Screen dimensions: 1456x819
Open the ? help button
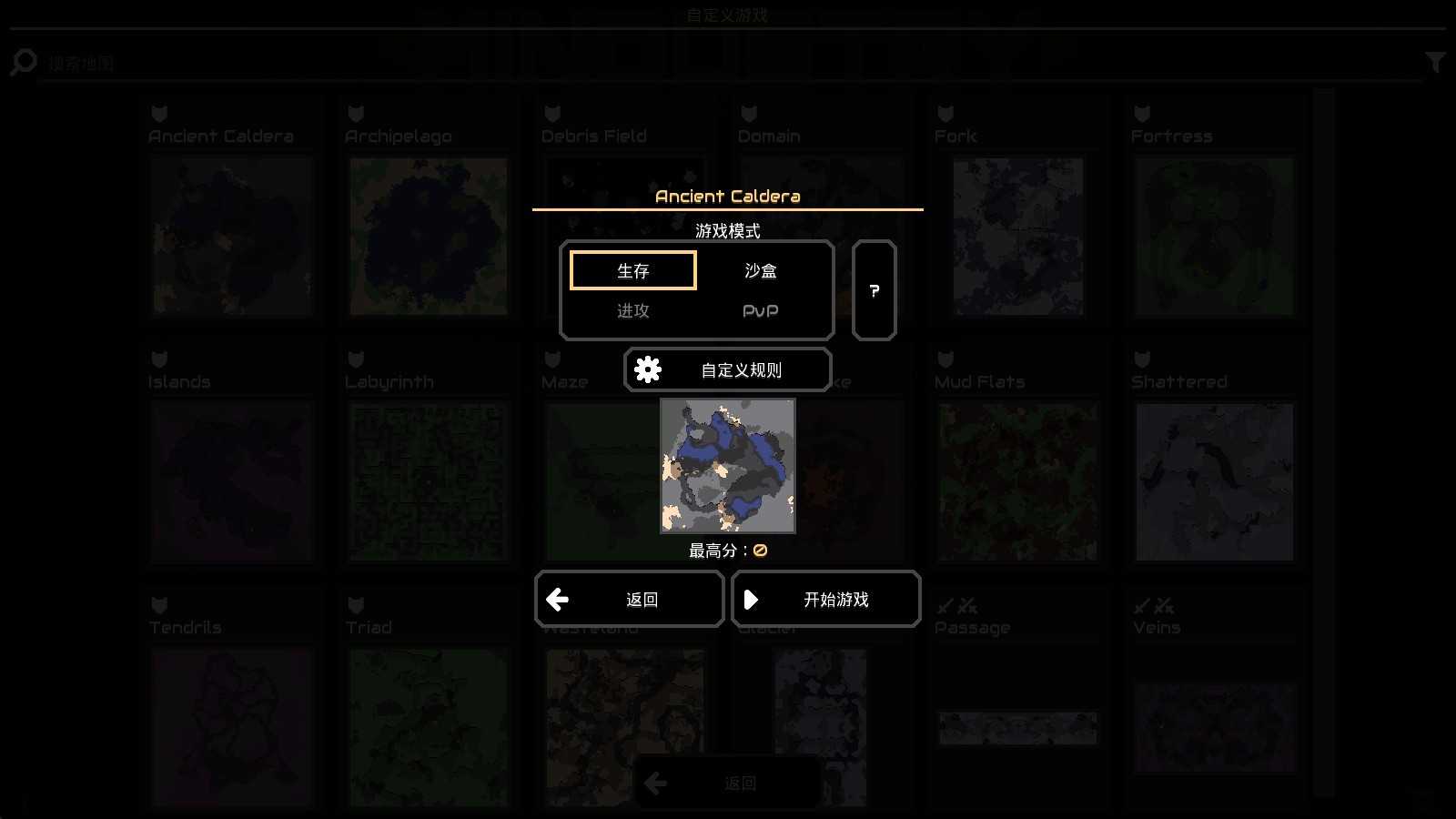874,291
